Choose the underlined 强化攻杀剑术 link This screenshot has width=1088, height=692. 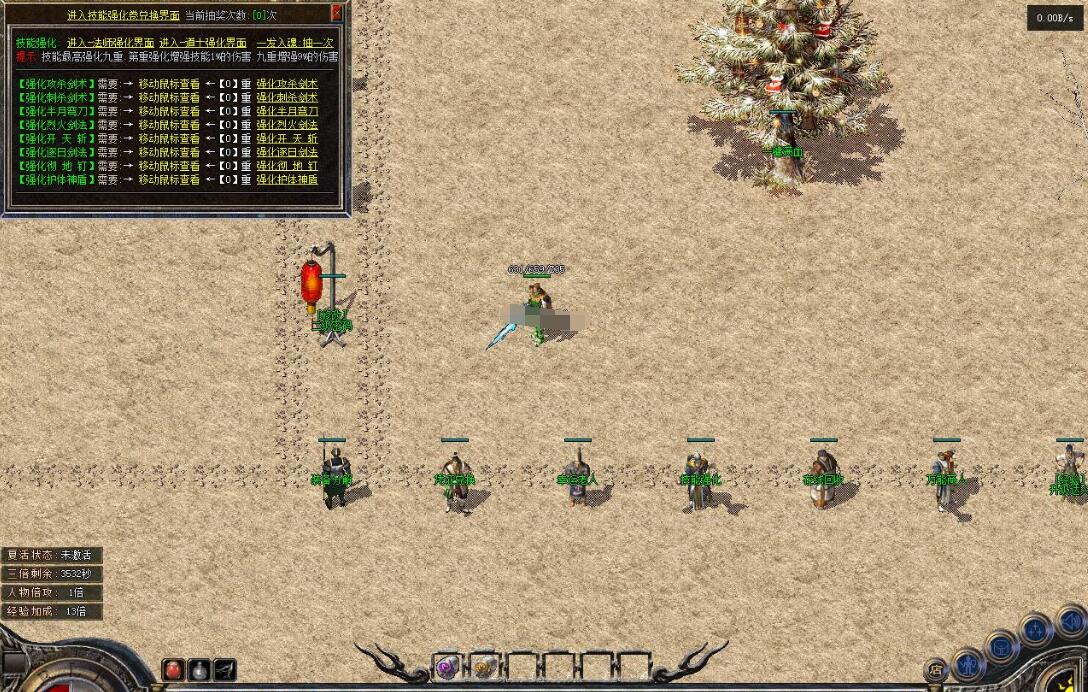[x=287, y=84]
